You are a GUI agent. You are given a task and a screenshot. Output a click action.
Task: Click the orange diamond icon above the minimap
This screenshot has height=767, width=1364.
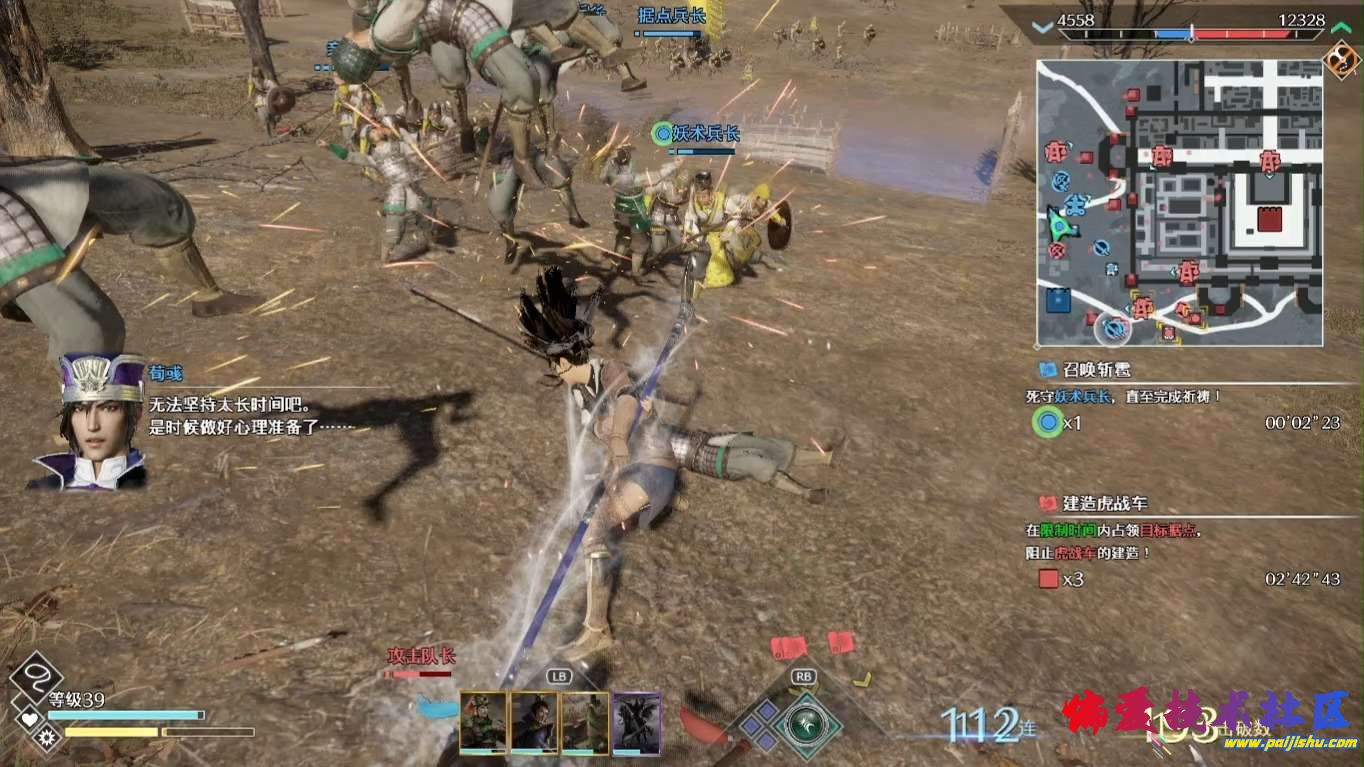[1340, 60]
